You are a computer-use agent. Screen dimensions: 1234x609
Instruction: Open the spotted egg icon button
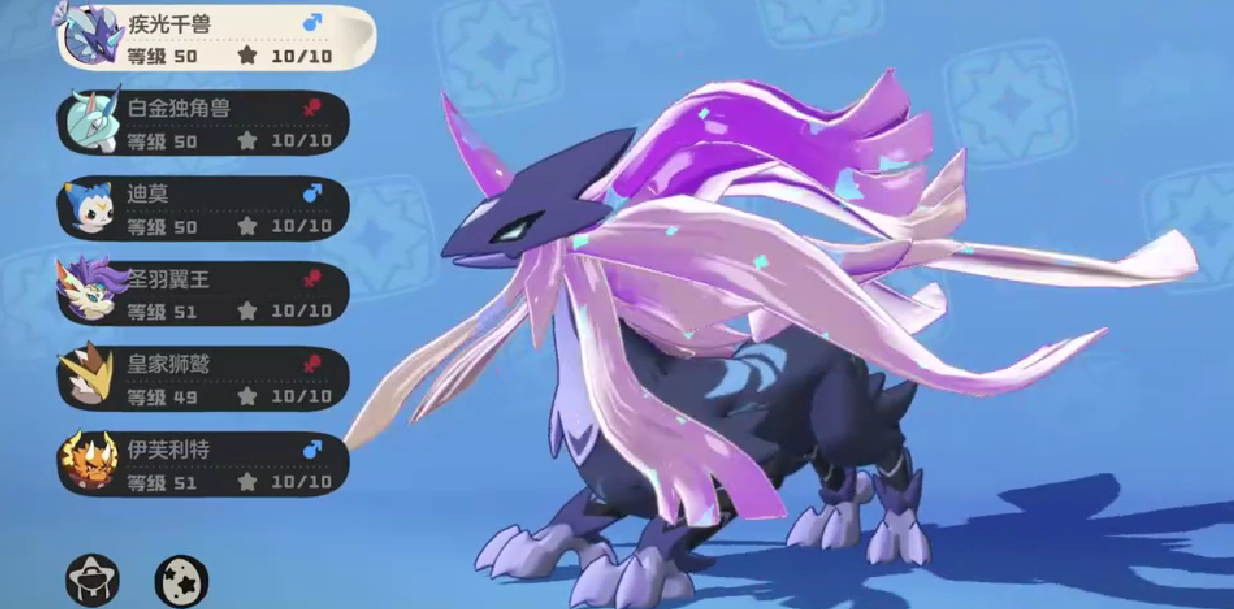click(181, 578)
